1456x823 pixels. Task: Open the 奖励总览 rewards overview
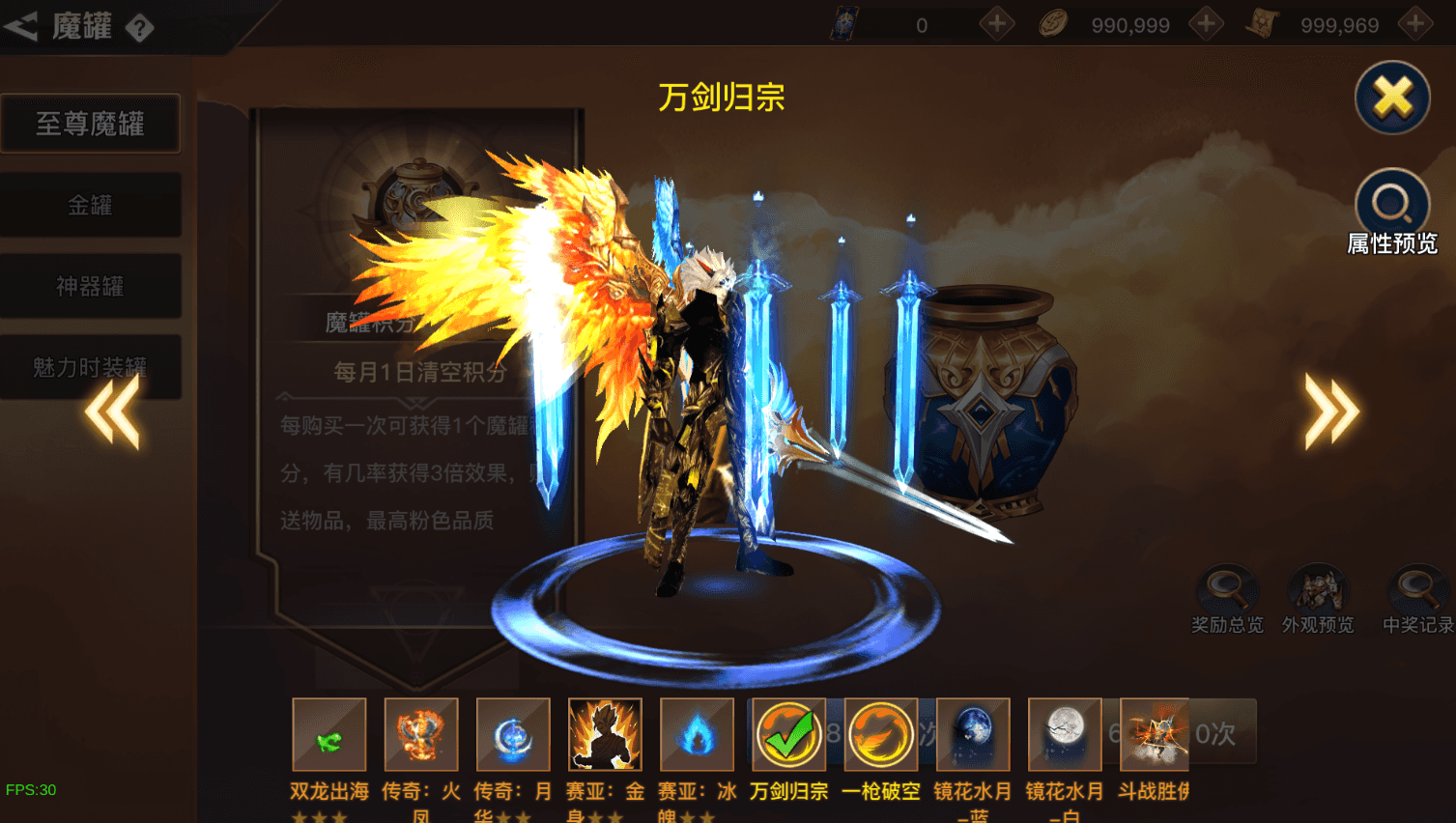(x=1227, y=589)
